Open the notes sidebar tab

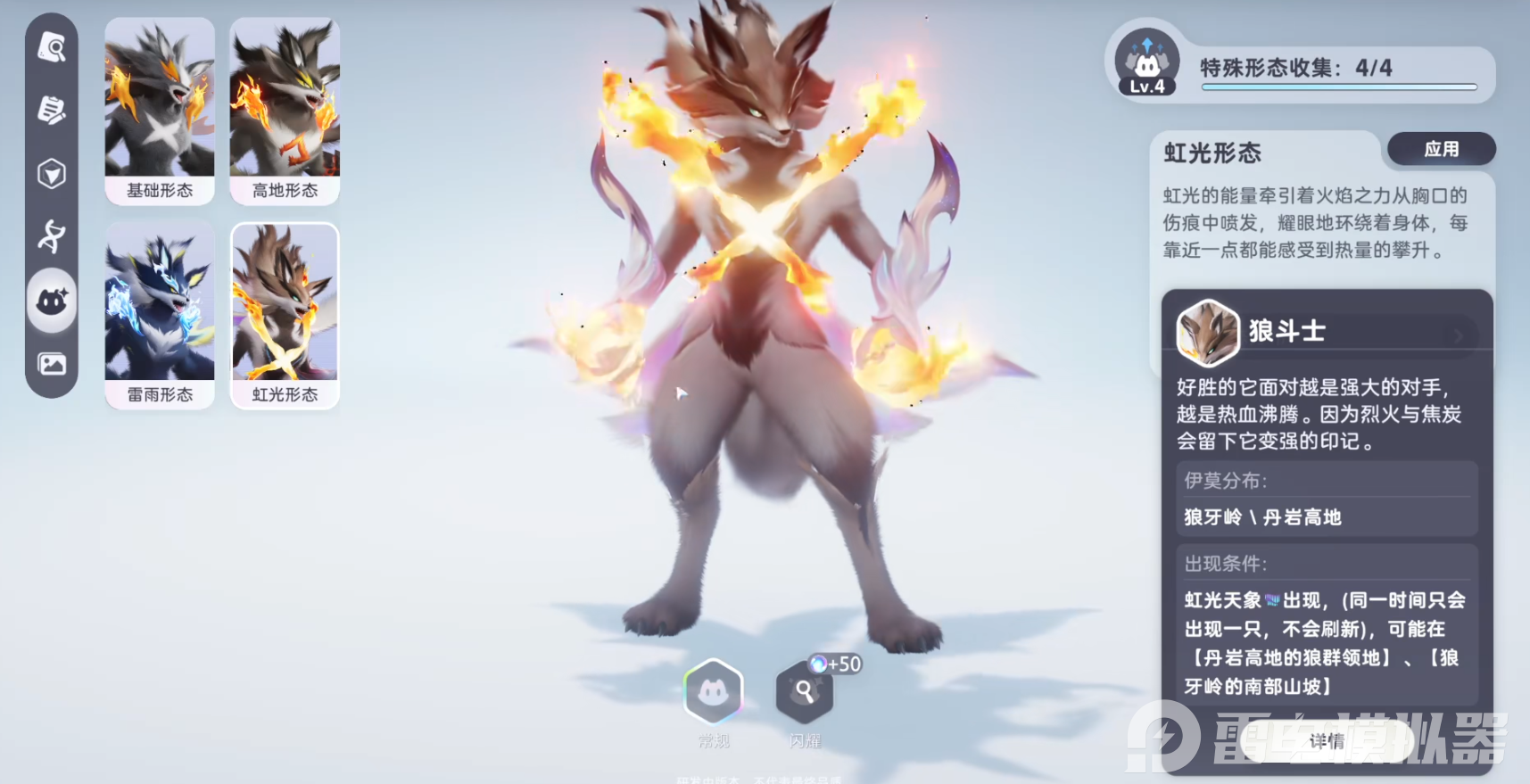pos(52,111)
